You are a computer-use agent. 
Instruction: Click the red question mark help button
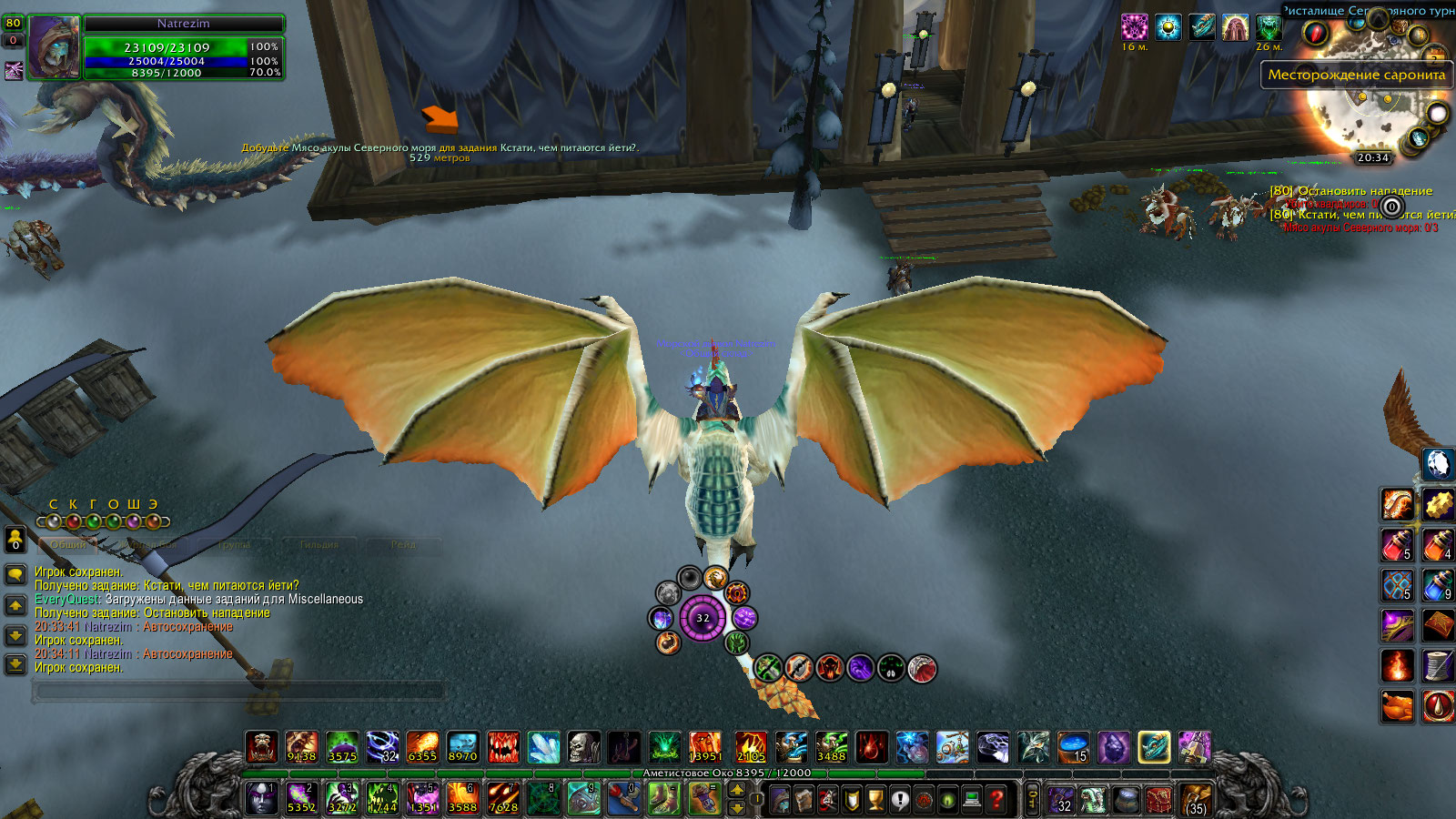pyautogui.click(x=997, y=800)
